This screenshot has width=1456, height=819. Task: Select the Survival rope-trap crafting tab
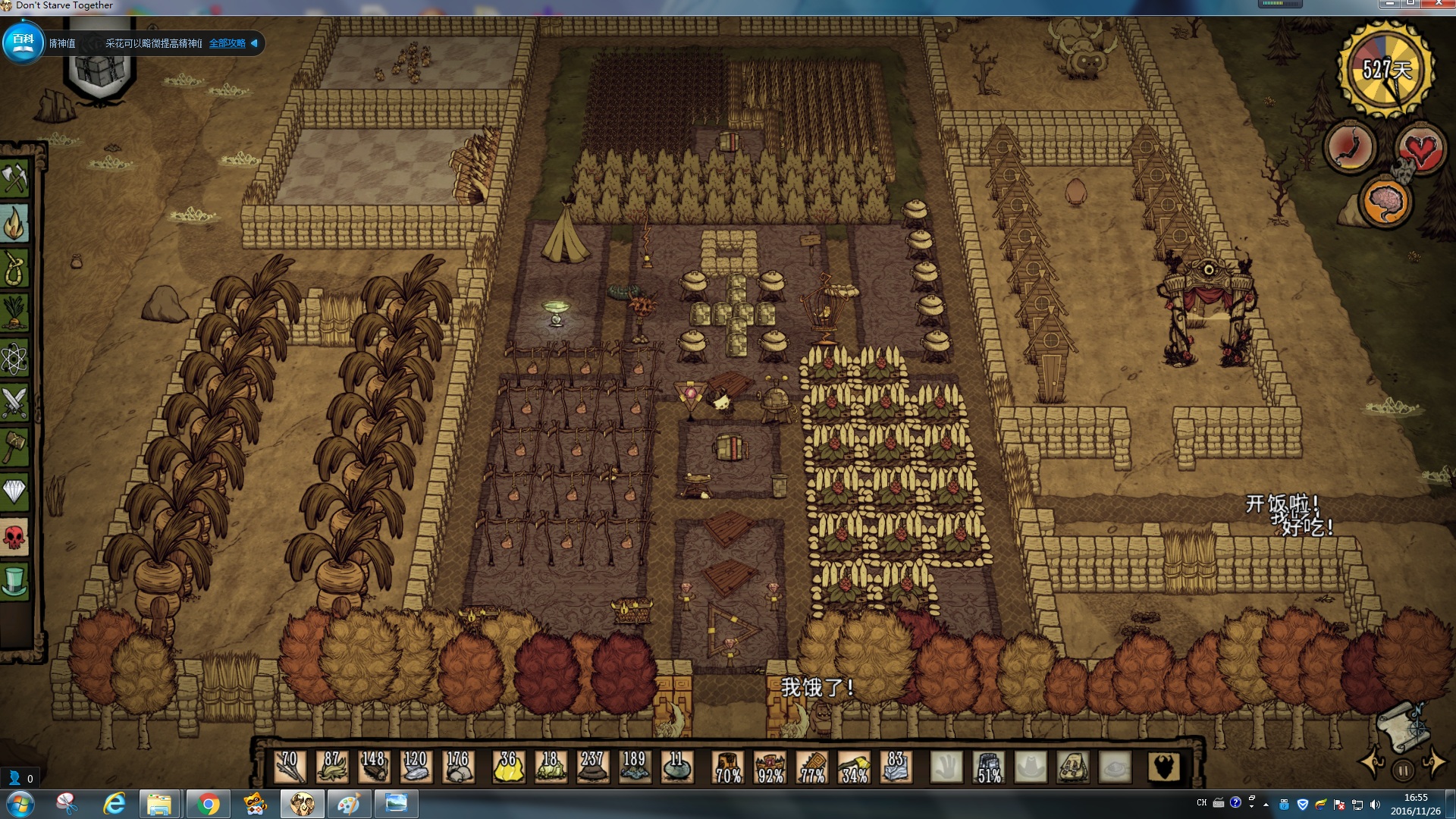14,268
